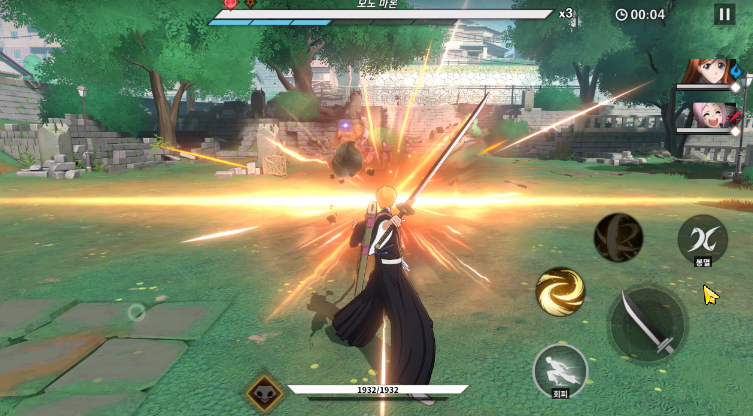
Task: Pause the battle
Action: click(x=723, y=14)
